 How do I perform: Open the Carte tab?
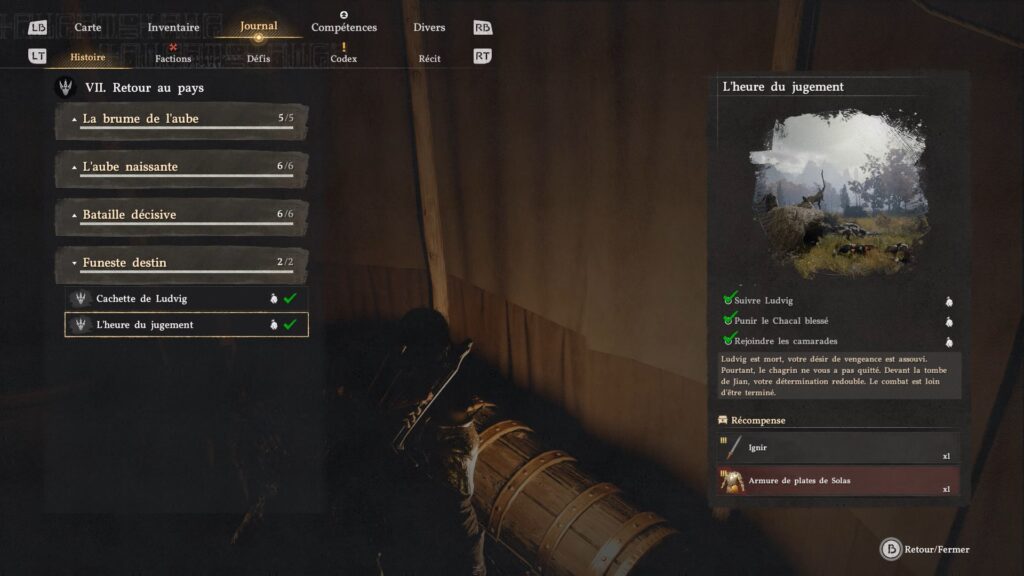click(88, 27)
